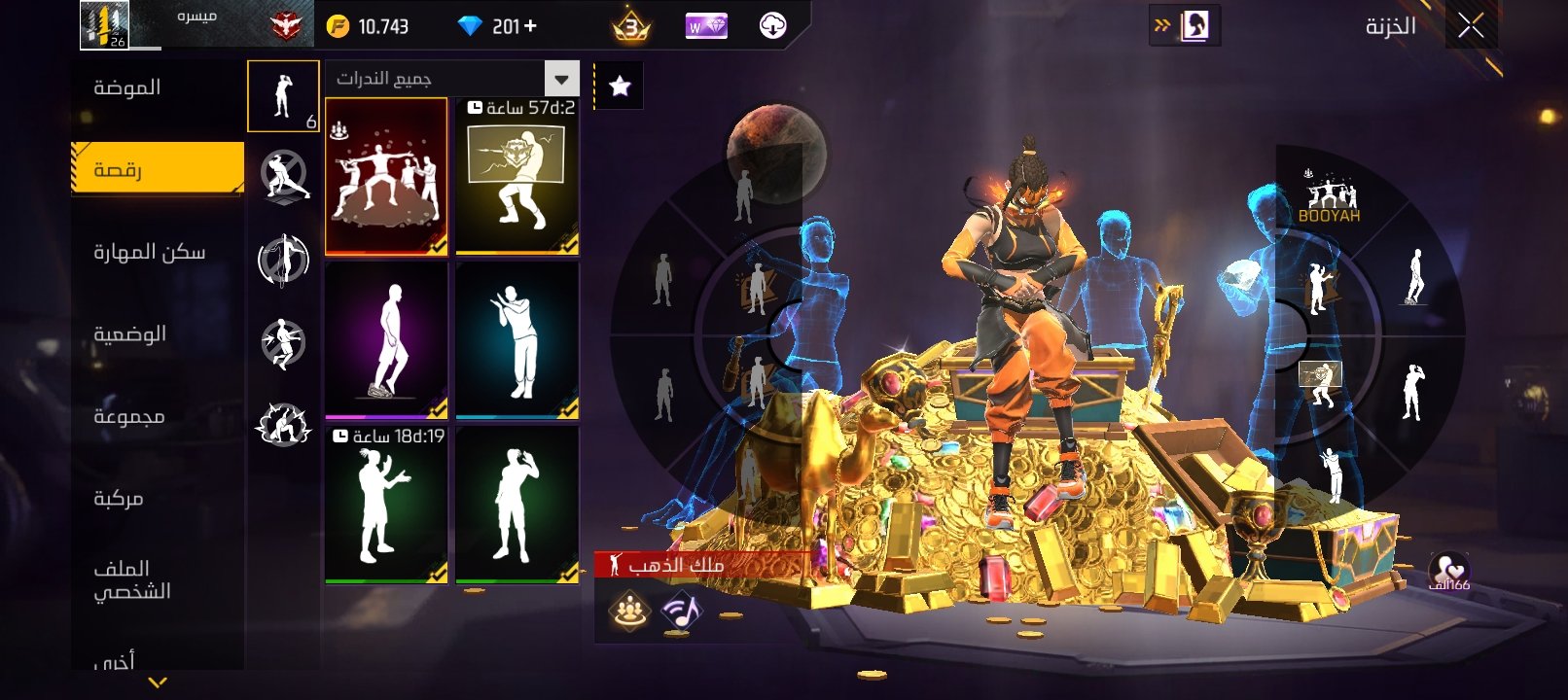Select the BOOYAH emote wheel slot
This screenshot has height=700, width=1568.
[x=1329, y=199]
